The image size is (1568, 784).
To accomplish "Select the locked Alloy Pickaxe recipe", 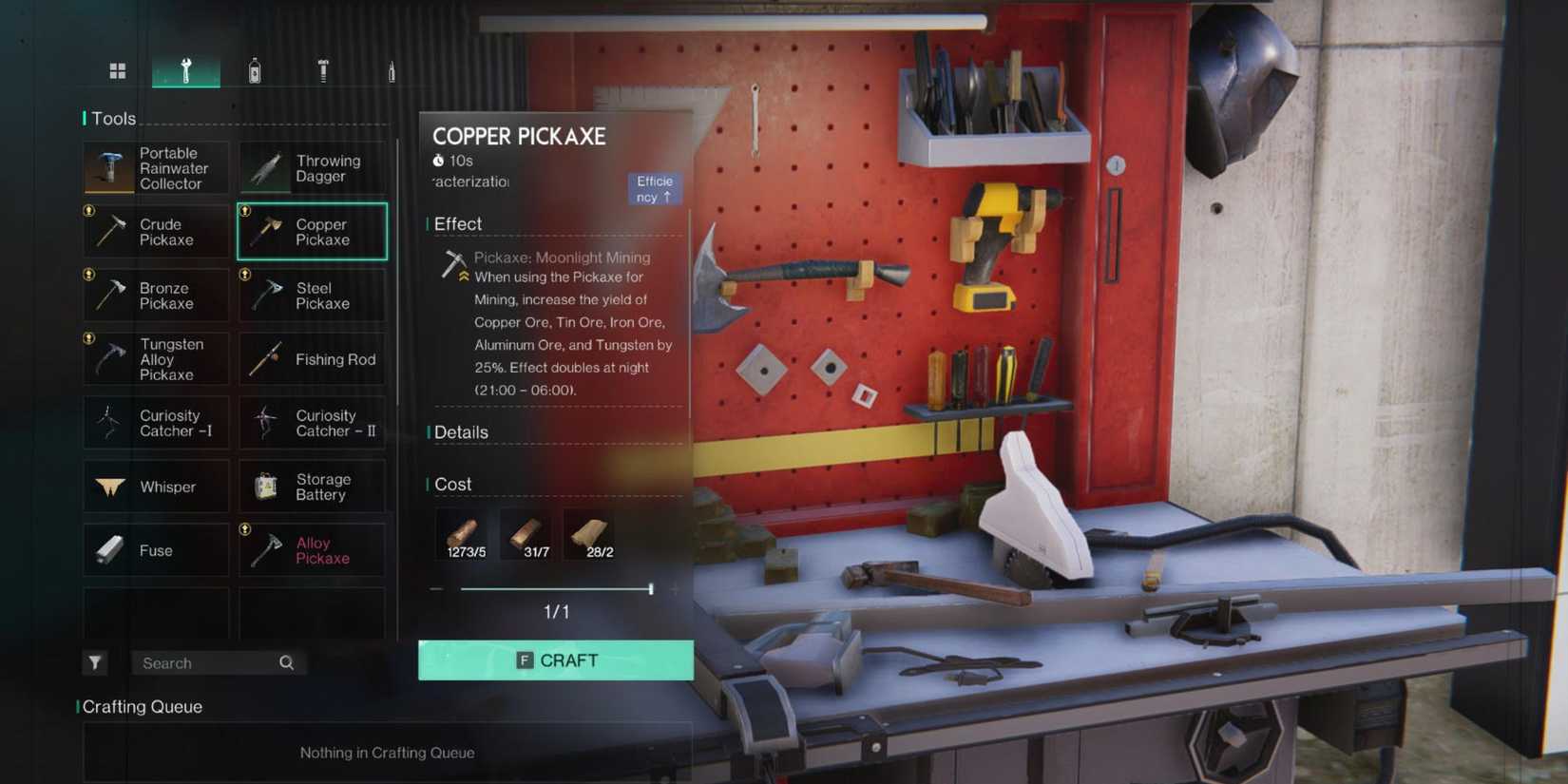I will click(312, 550).
